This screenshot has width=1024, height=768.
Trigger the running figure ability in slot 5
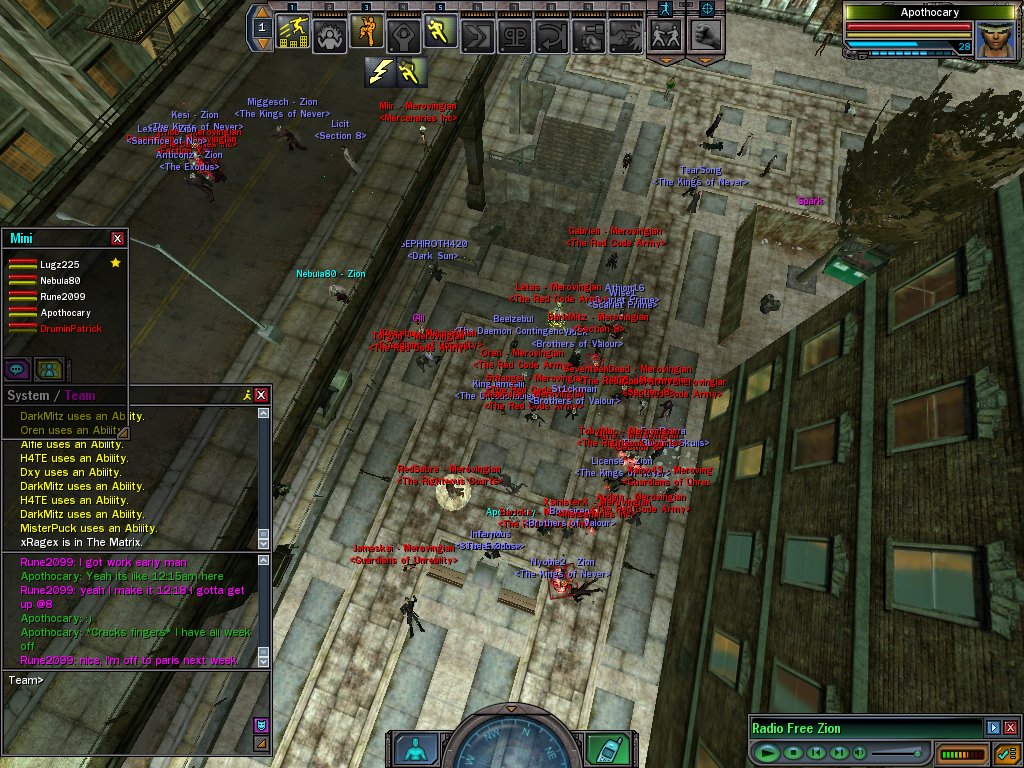[440, 33]
